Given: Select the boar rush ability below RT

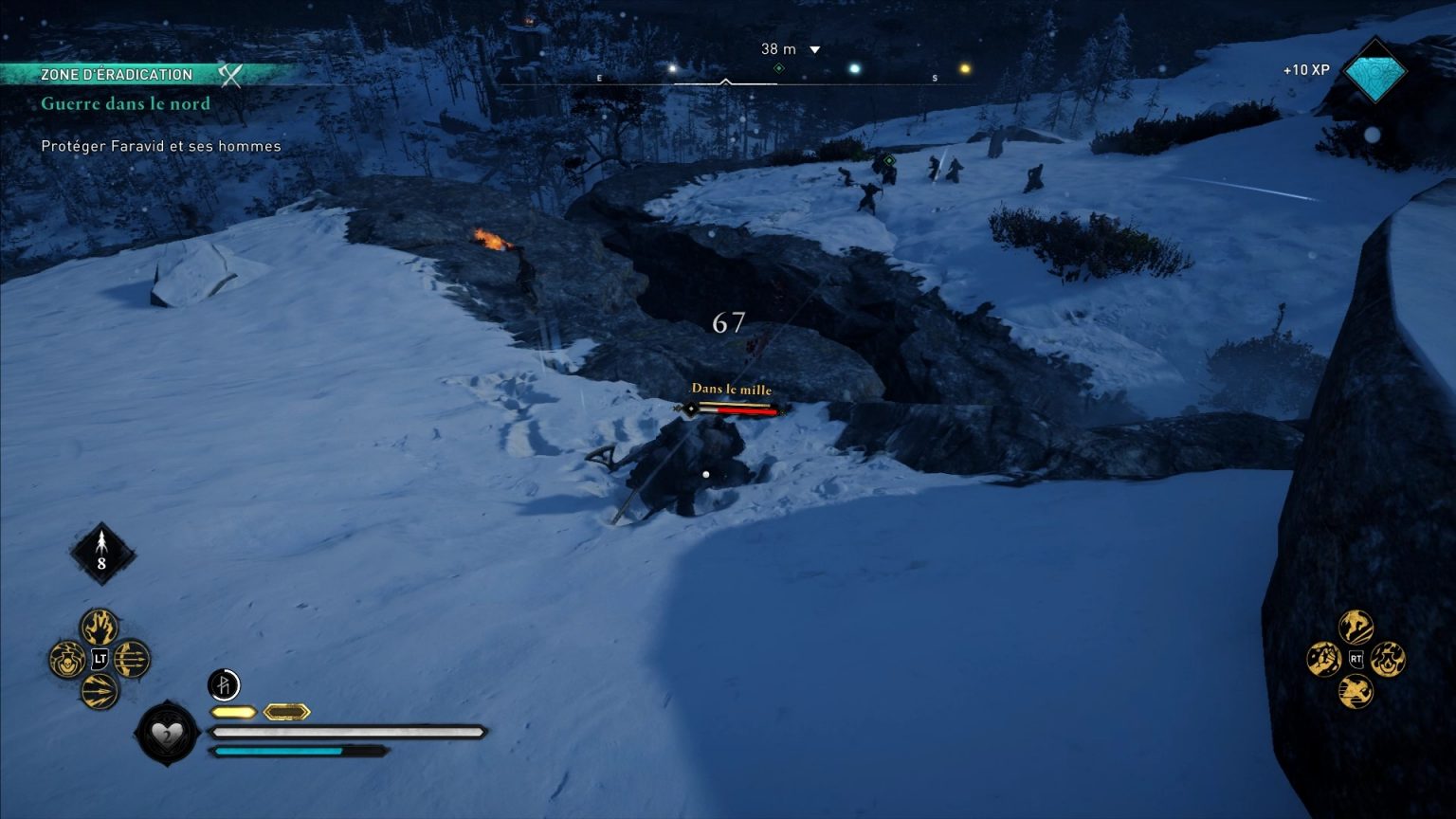Looking at the screenshot, I should pyautogui.click(x=1356, y=691).
